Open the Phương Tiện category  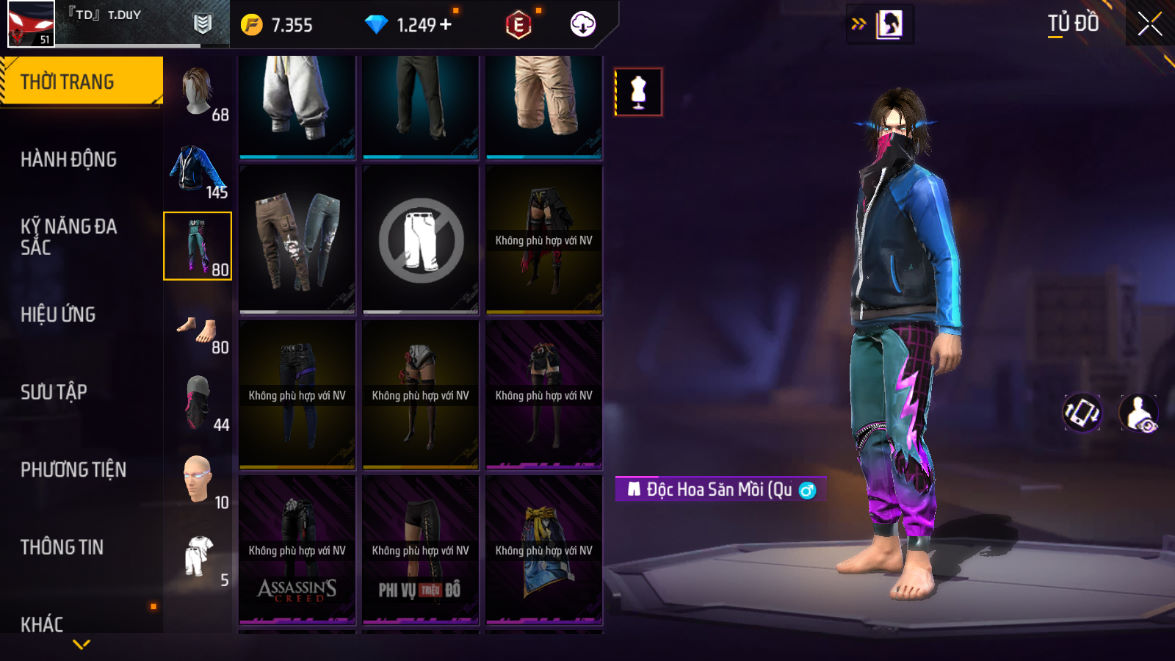point(73,469)
